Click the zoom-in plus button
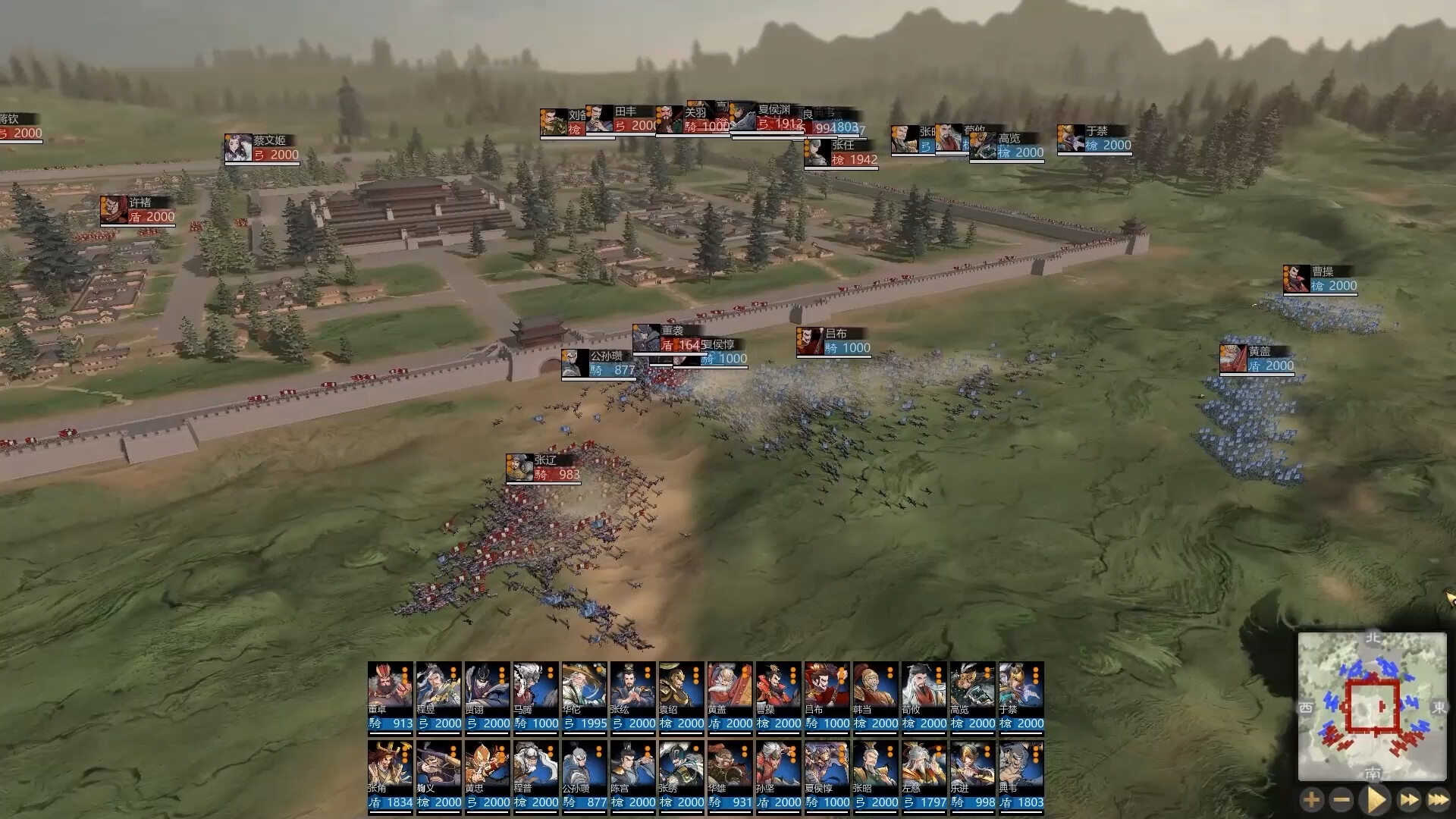The height and width of the screenshot is (819, 1456). [x=1311, y=799]
